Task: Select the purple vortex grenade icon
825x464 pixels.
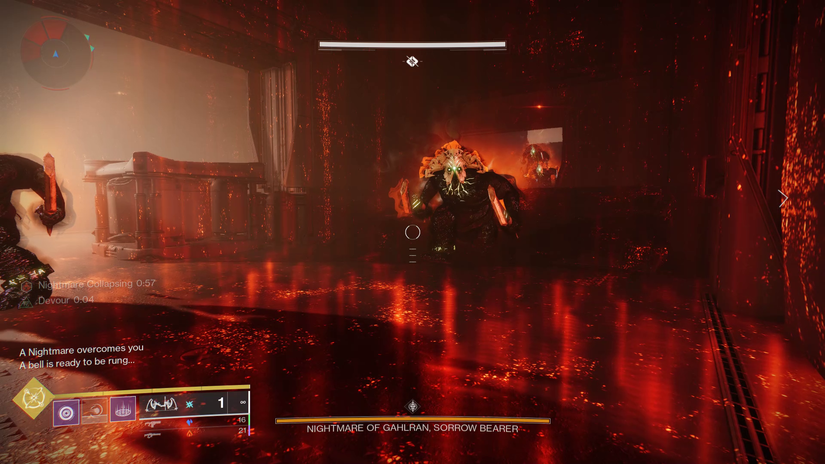Action: [x=66, y=412]
